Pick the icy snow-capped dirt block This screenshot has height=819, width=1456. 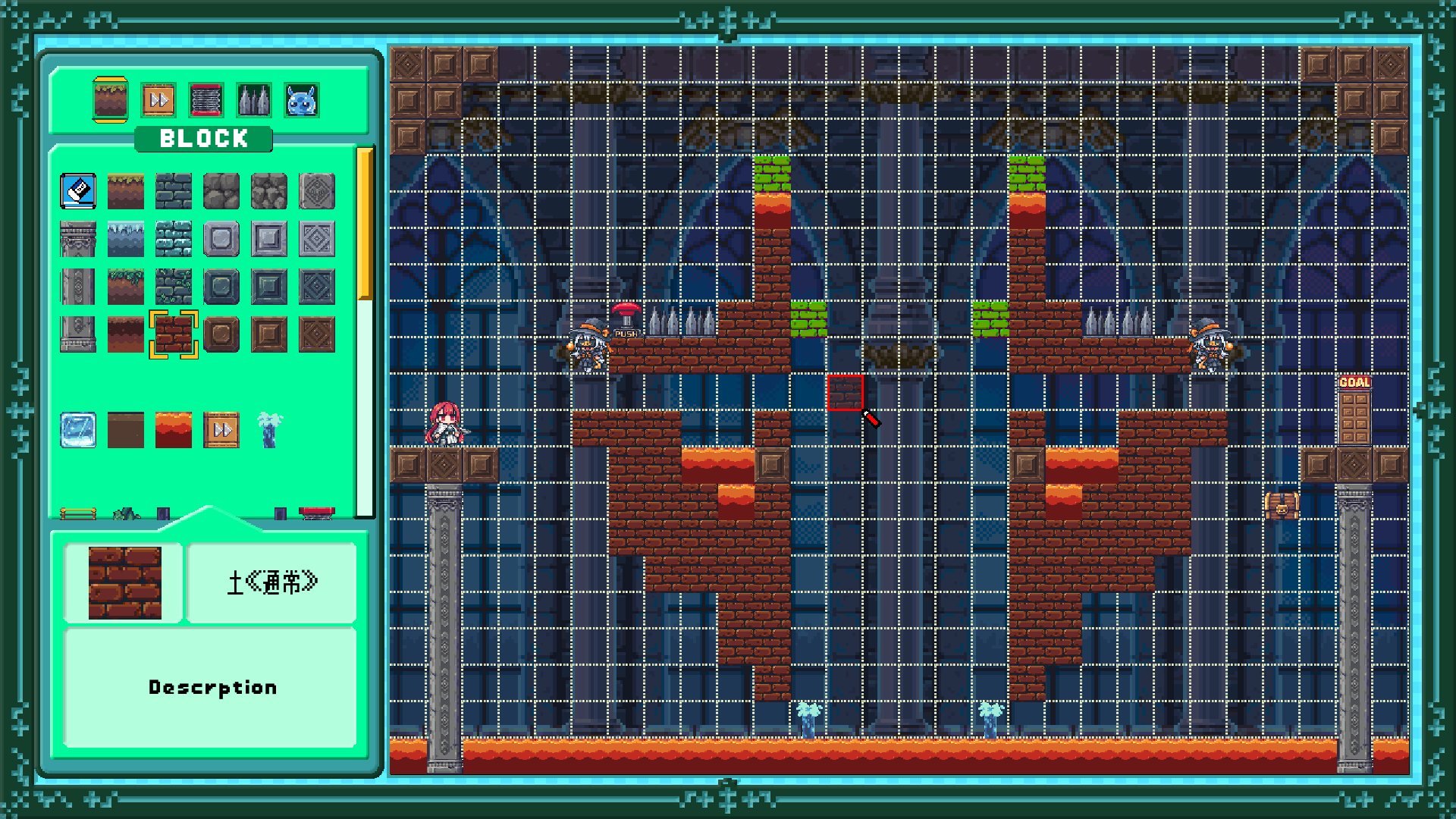click(x=126, y=239)
